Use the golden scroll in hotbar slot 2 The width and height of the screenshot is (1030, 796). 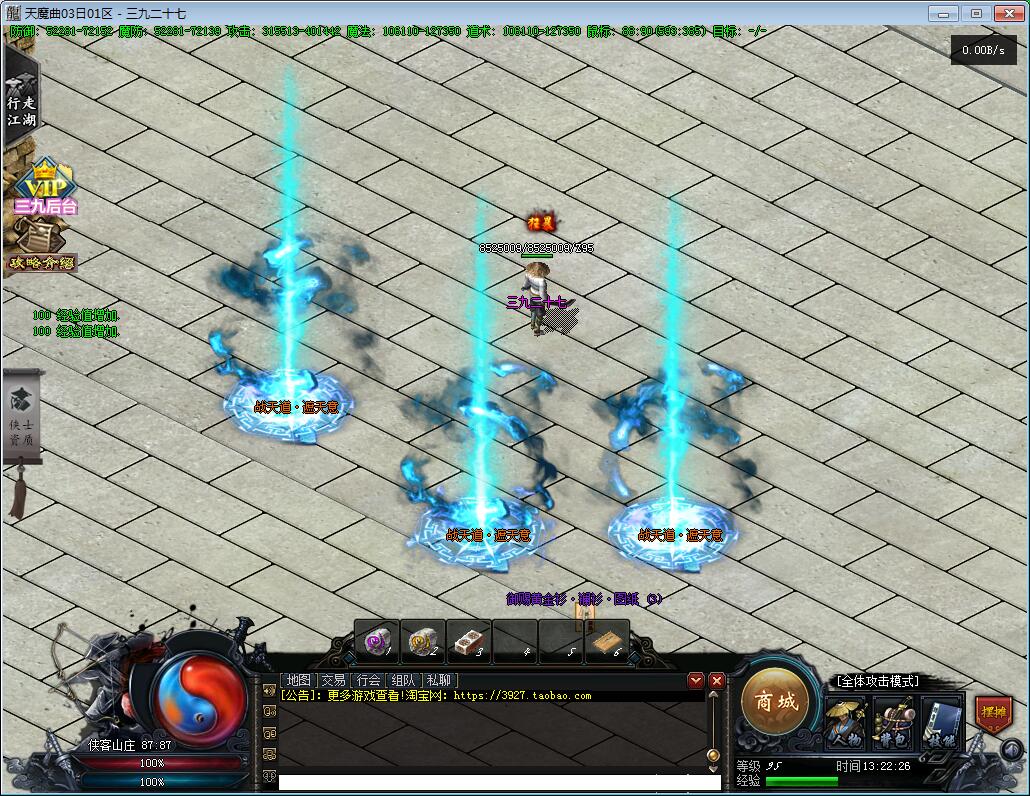point(422,641)
